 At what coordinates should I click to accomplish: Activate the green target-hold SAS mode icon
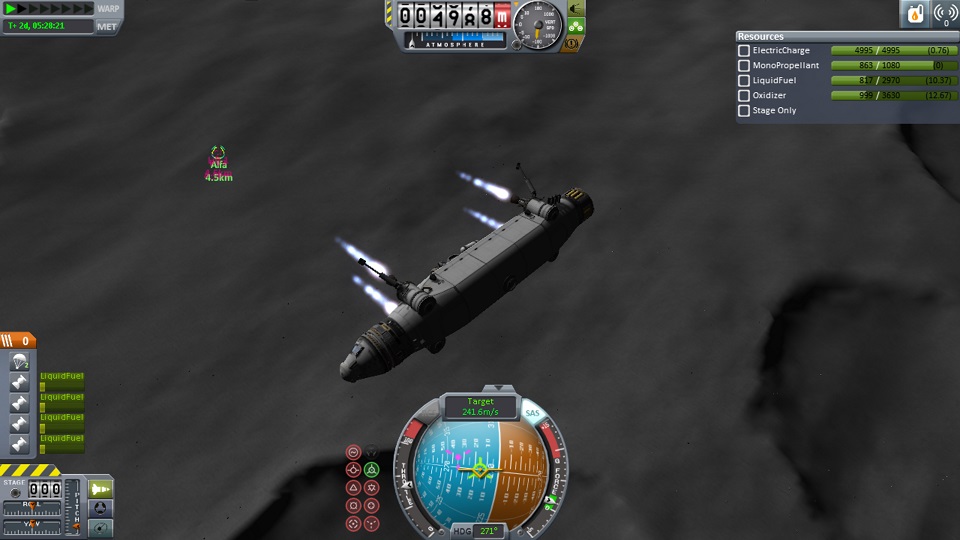pyautogui.click(x=371, y=469)
